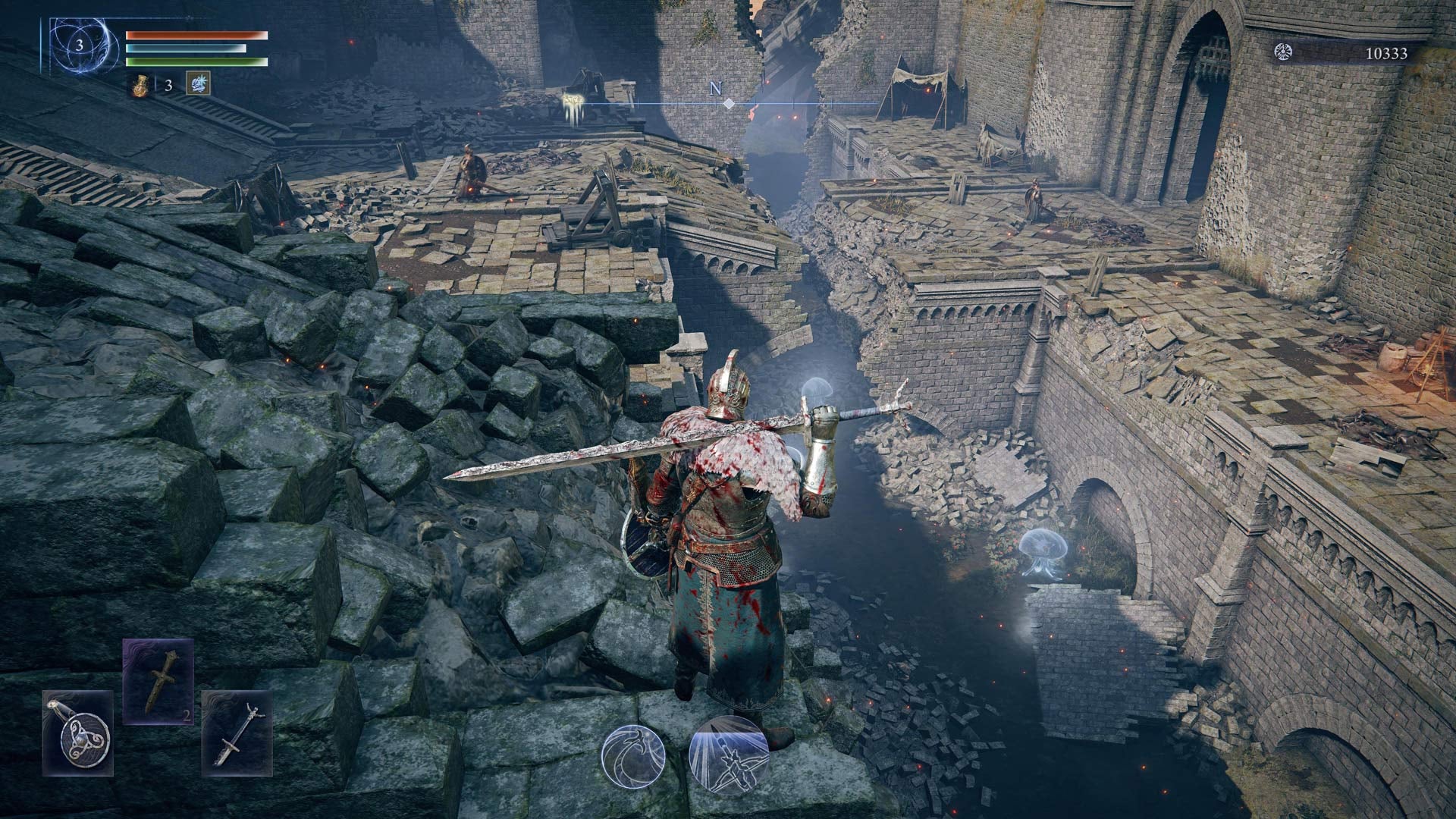Select the Flask of Crimson Tears icon

pyautogui.click(x=141, y=86)
